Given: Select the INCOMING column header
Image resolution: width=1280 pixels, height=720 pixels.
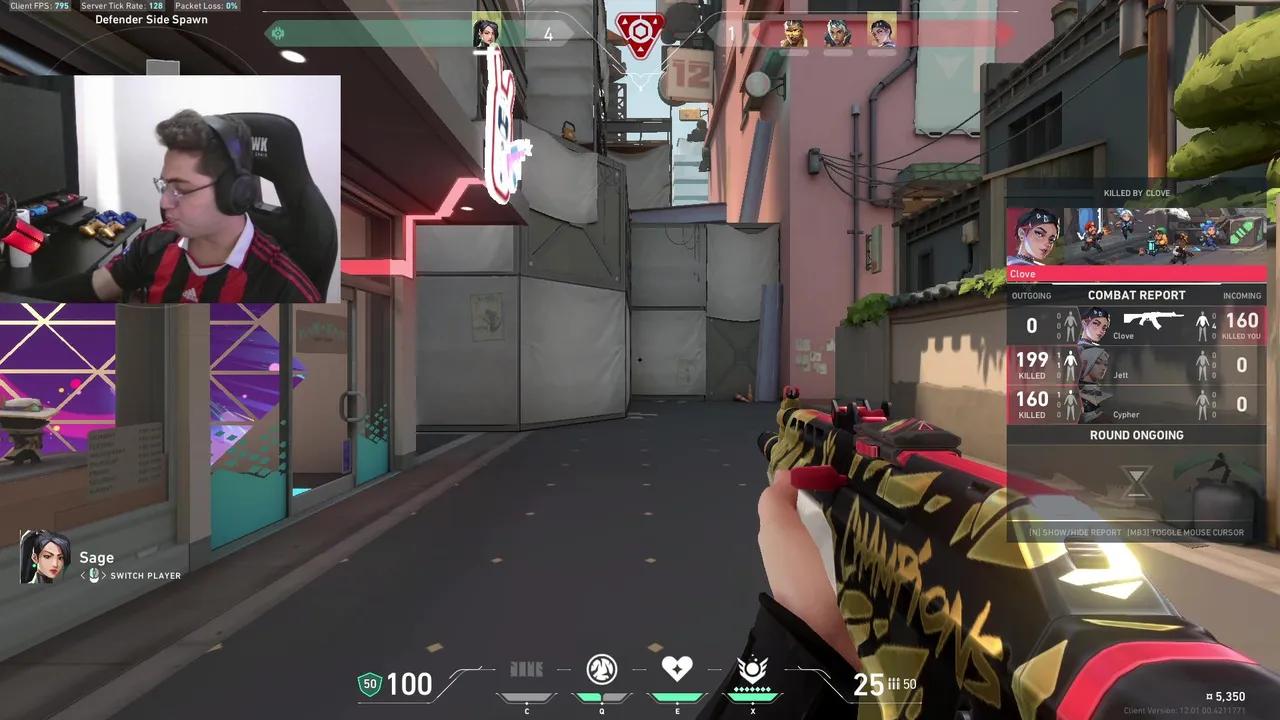Looking at the screenshot, I should point(1241,295).
